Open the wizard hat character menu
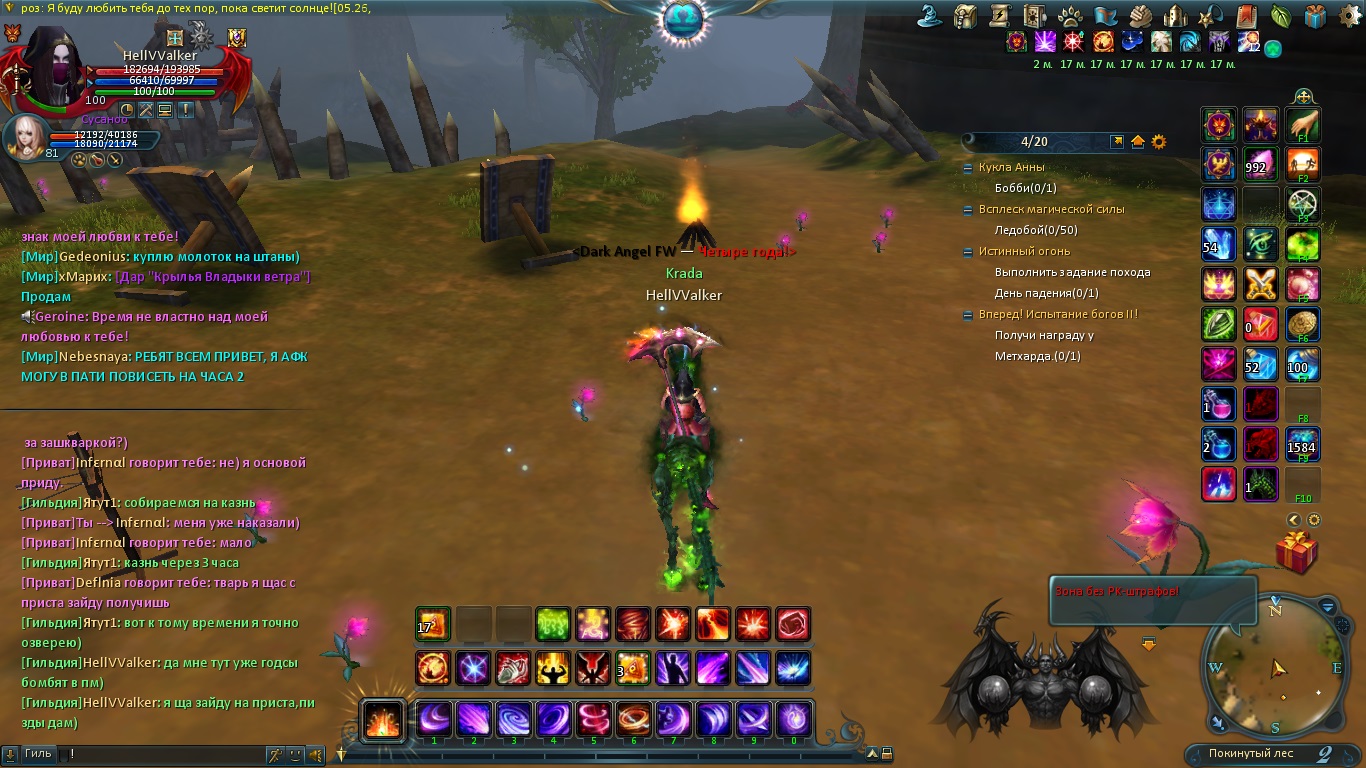This screenshot has height=768, width=1366. (932, 16)
